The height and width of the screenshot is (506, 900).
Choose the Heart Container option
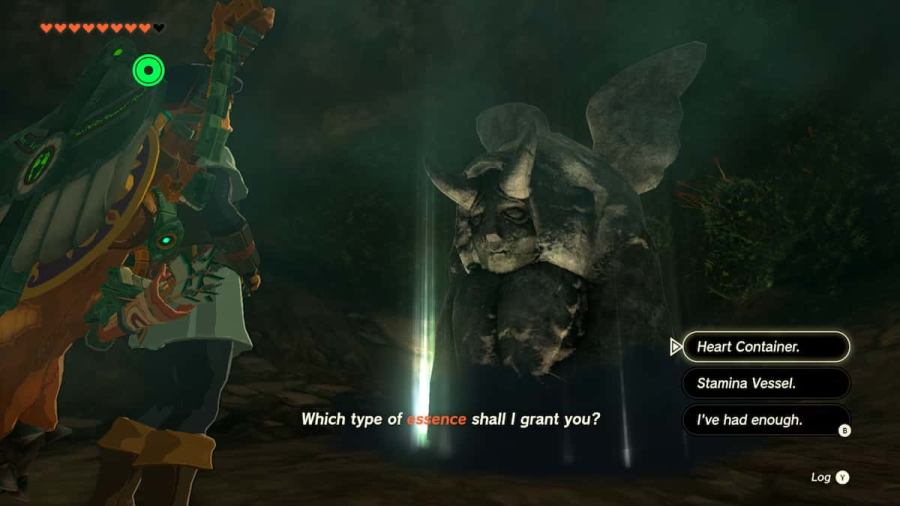[x=765, y=347]
